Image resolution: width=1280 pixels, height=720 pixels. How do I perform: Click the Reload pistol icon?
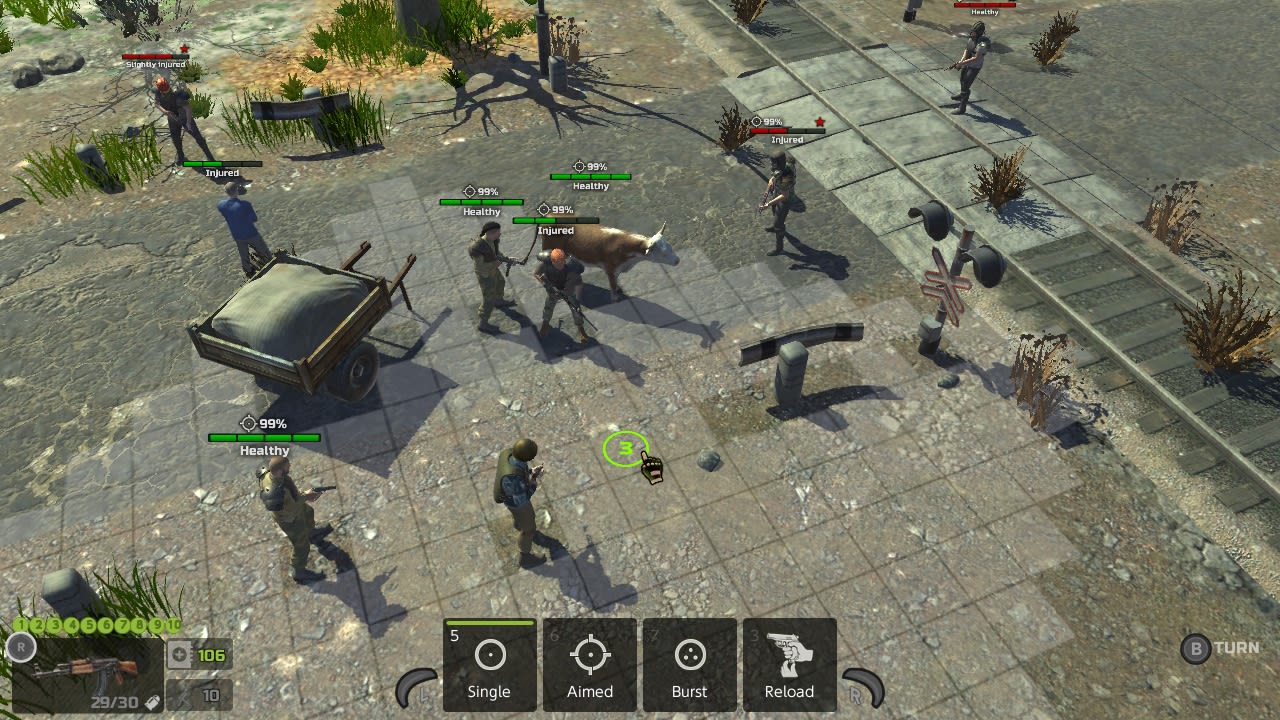click(789, 655)
